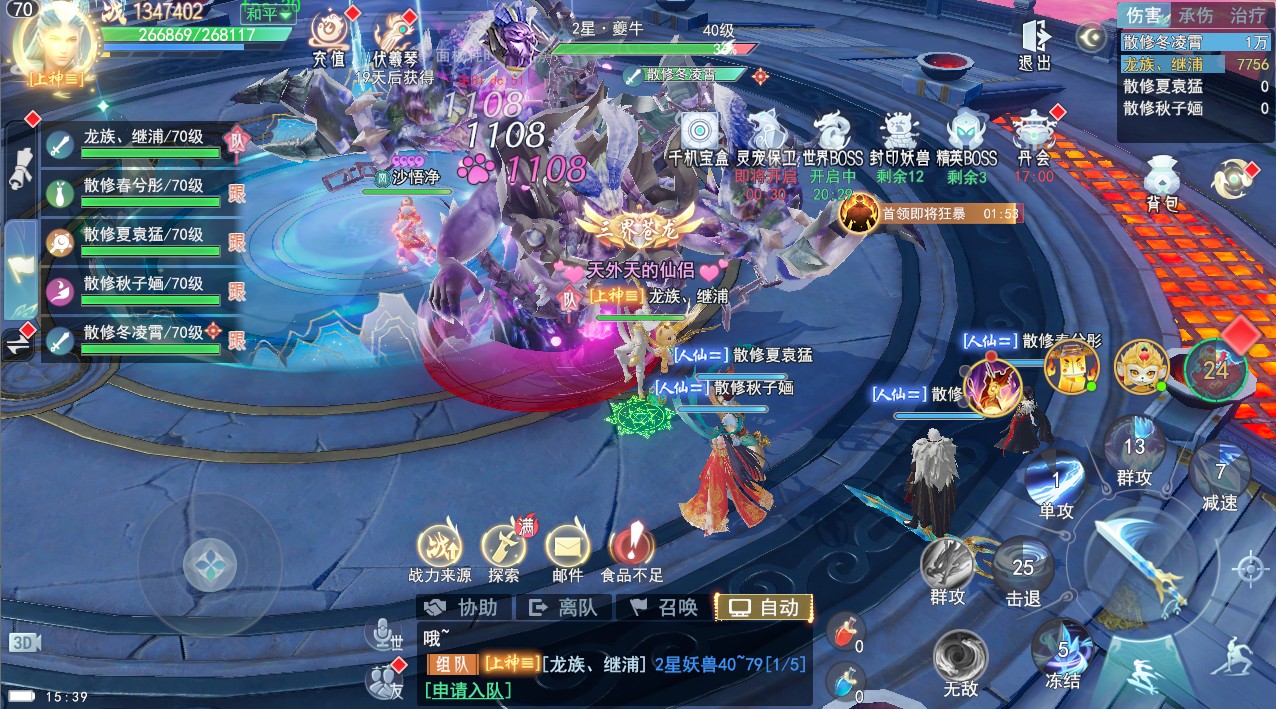Screen dimensions: 1276x709
Task: Click the 协助 assist button
Action: (461, 607)
